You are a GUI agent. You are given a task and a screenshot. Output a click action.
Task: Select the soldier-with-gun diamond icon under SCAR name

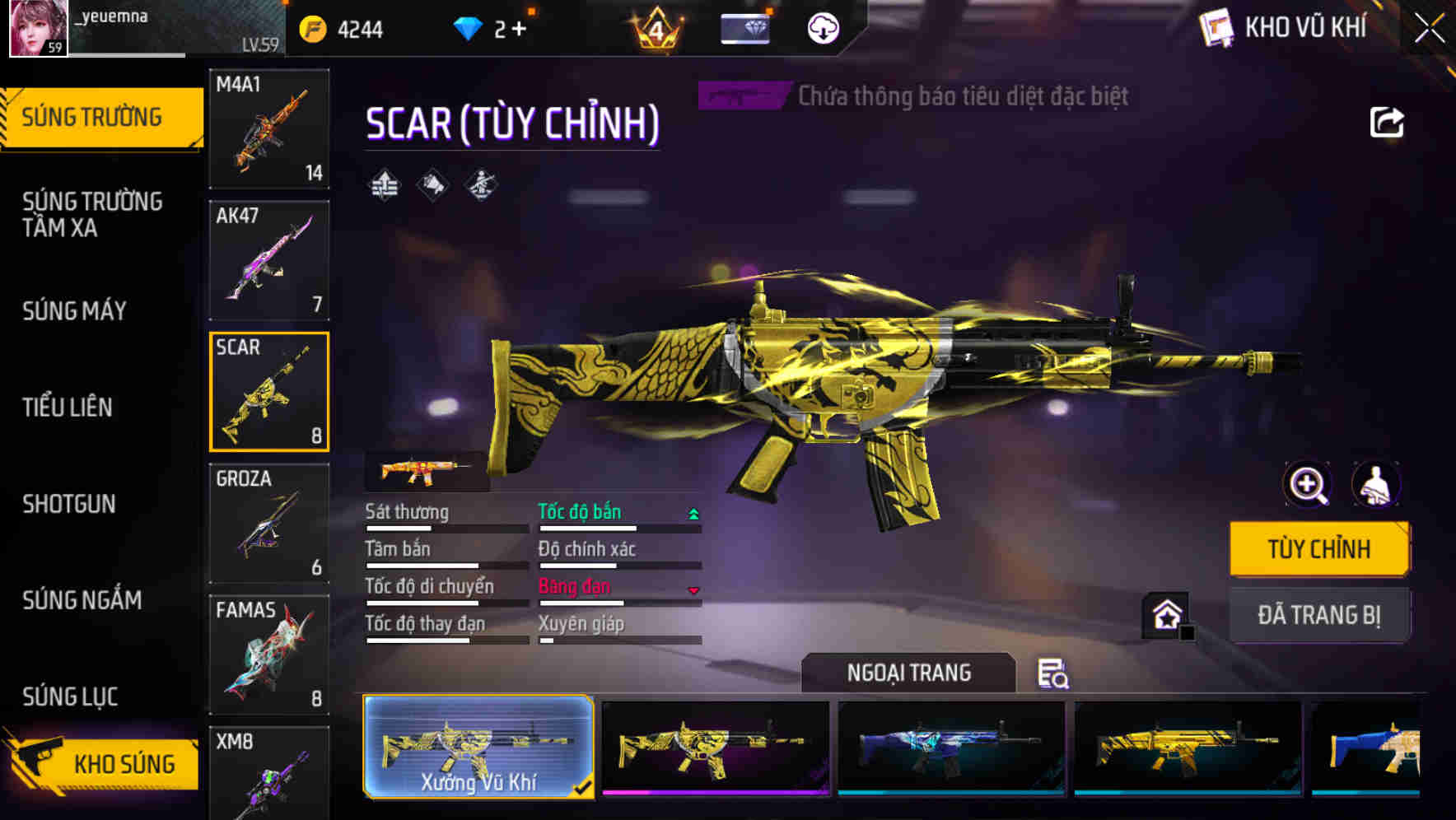coord(479,185)
